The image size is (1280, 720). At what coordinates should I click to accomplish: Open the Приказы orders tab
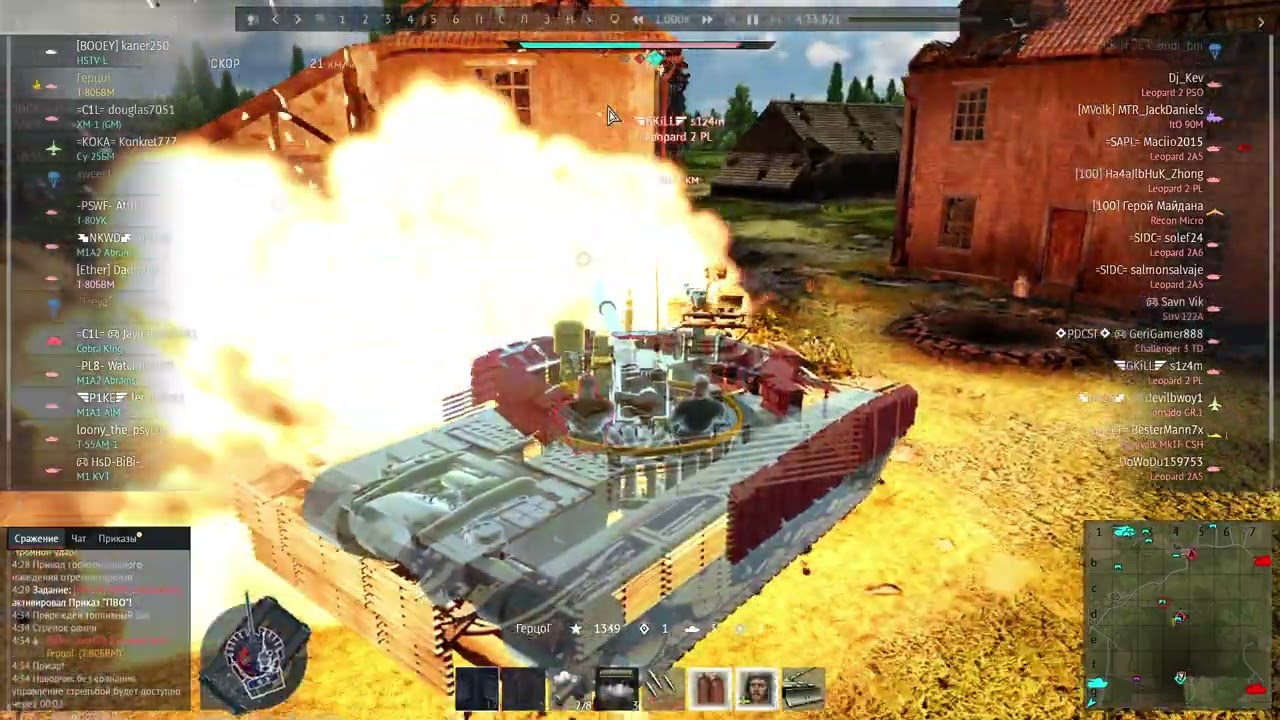coord(117,538)
